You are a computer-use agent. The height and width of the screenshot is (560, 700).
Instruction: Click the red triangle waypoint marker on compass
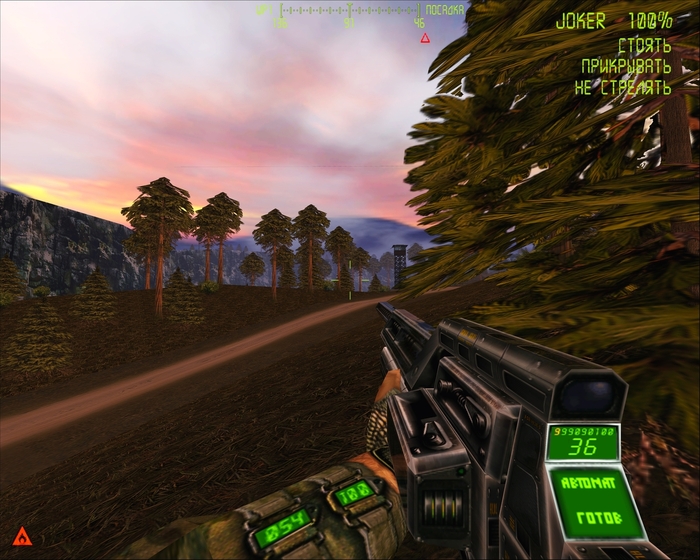coord(425,38)
